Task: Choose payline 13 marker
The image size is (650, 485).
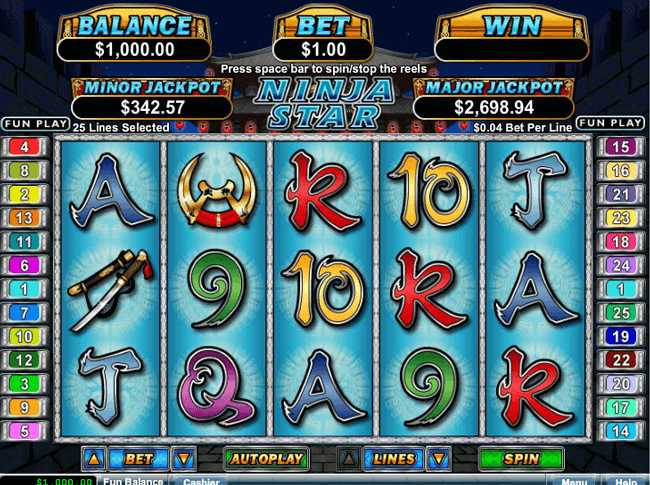Action: [22, 218]
